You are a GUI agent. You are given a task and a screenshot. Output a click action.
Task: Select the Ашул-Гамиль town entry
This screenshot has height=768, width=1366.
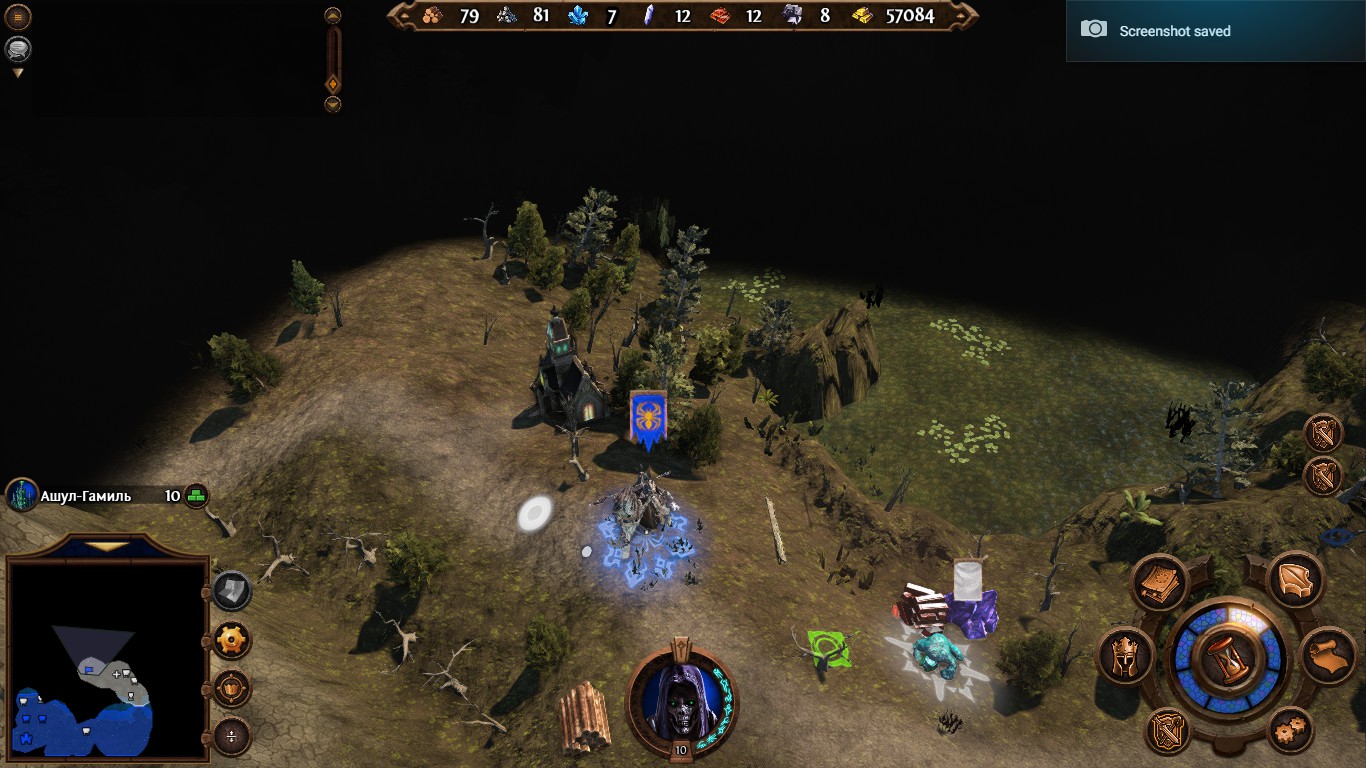tap(85, 496)
